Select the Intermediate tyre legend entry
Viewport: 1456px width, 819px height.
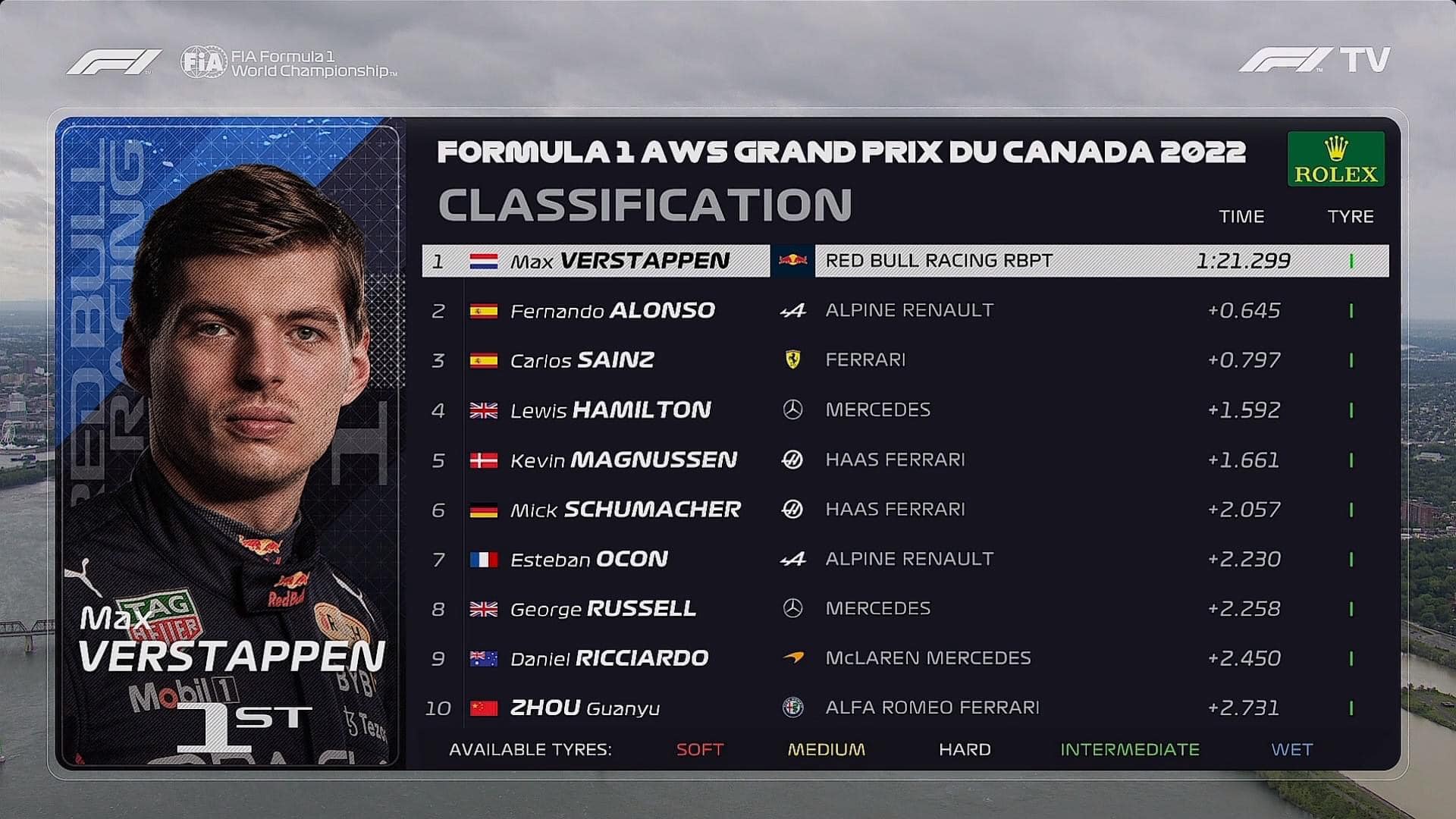click(1129, 750)
